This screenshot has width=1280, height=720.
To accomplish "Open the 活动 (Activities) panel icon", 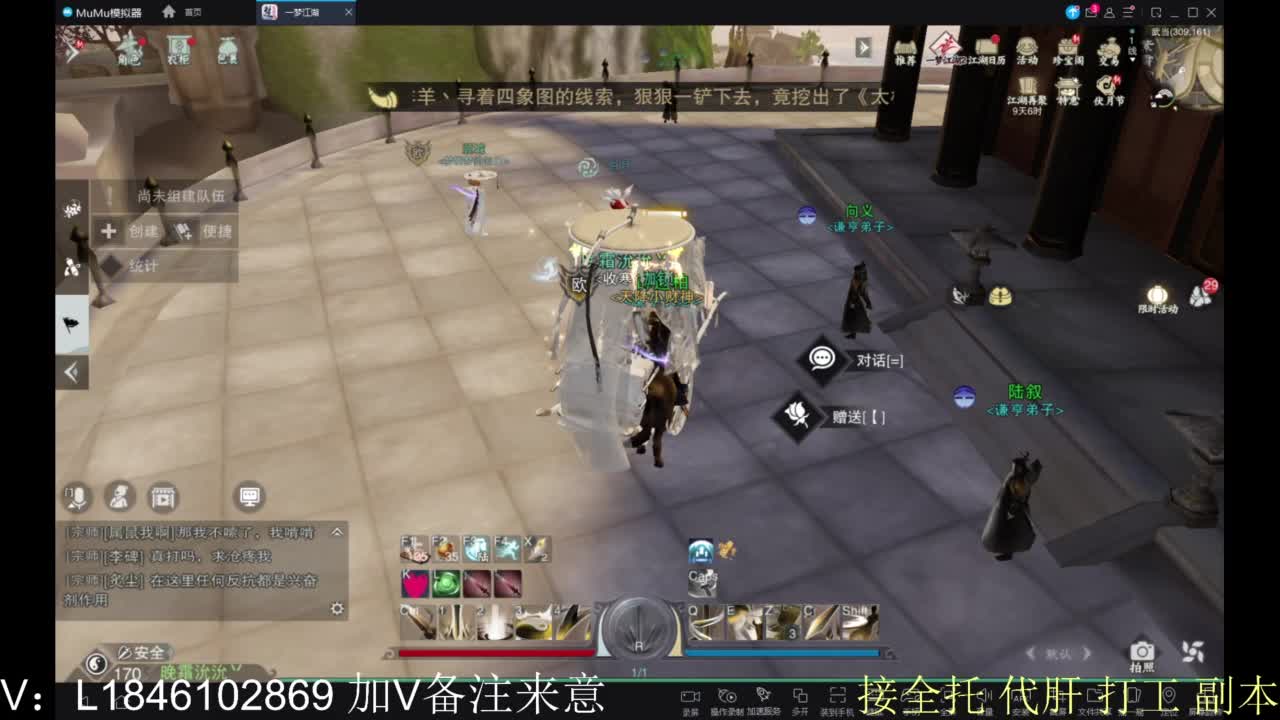I will click(x=1025, y=48).
